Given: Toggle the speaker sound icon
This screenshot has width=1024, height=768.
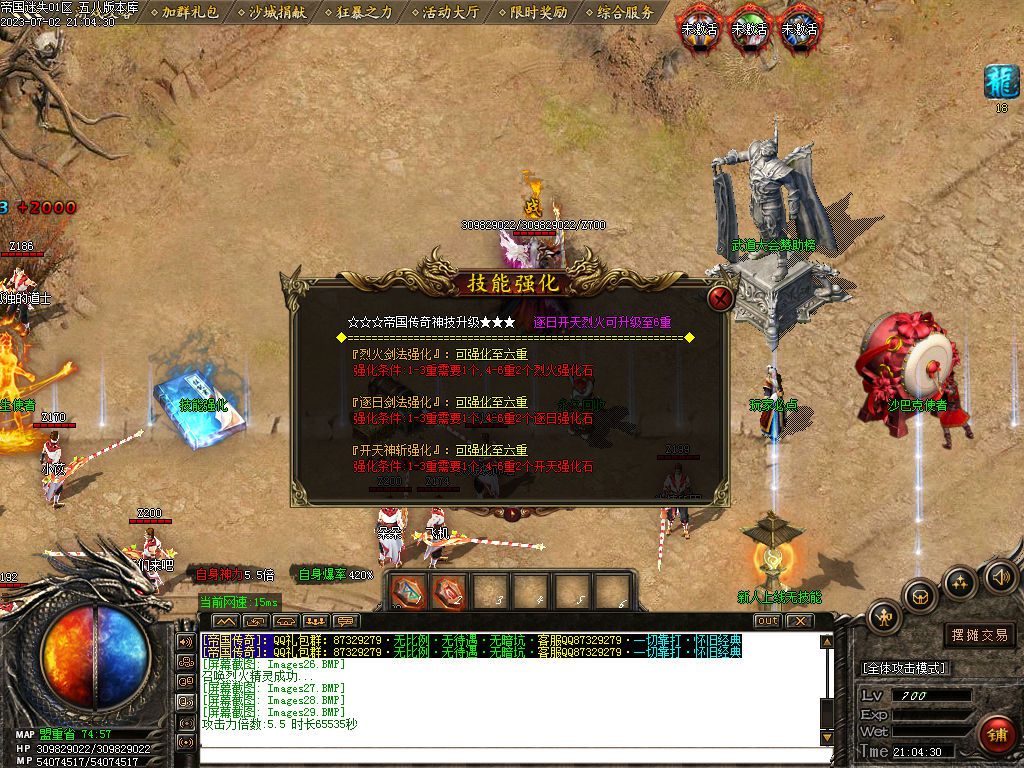Looking at the screenshot, I should point(1000,575).
